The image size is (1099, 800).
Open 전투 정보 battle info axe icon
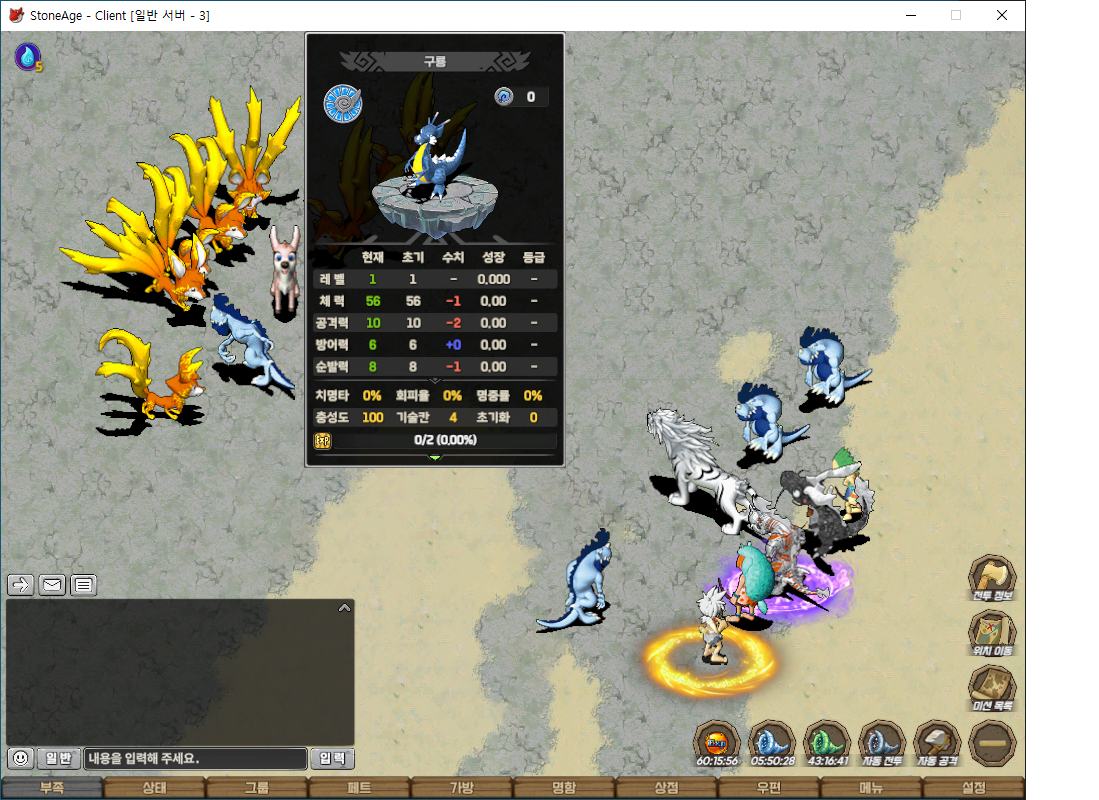click(x=992, y=579)
